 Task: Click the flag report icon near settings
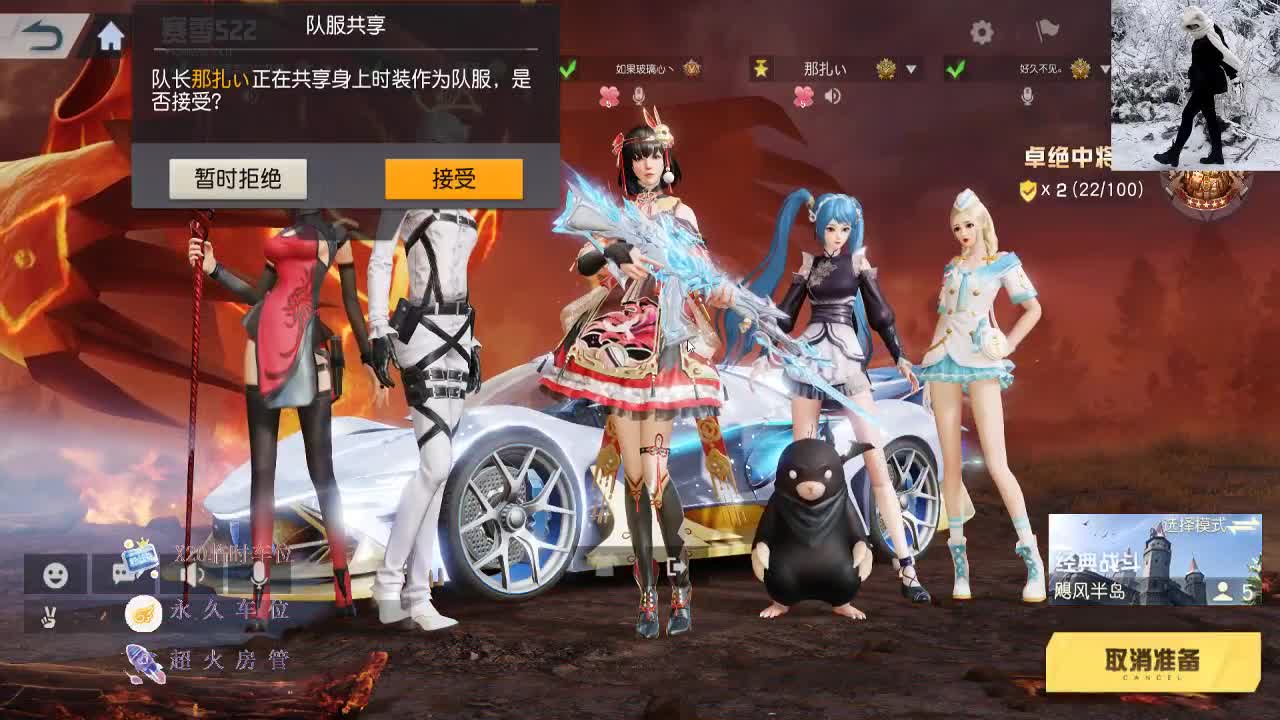pyautogui.click(x=1049, y=33)
